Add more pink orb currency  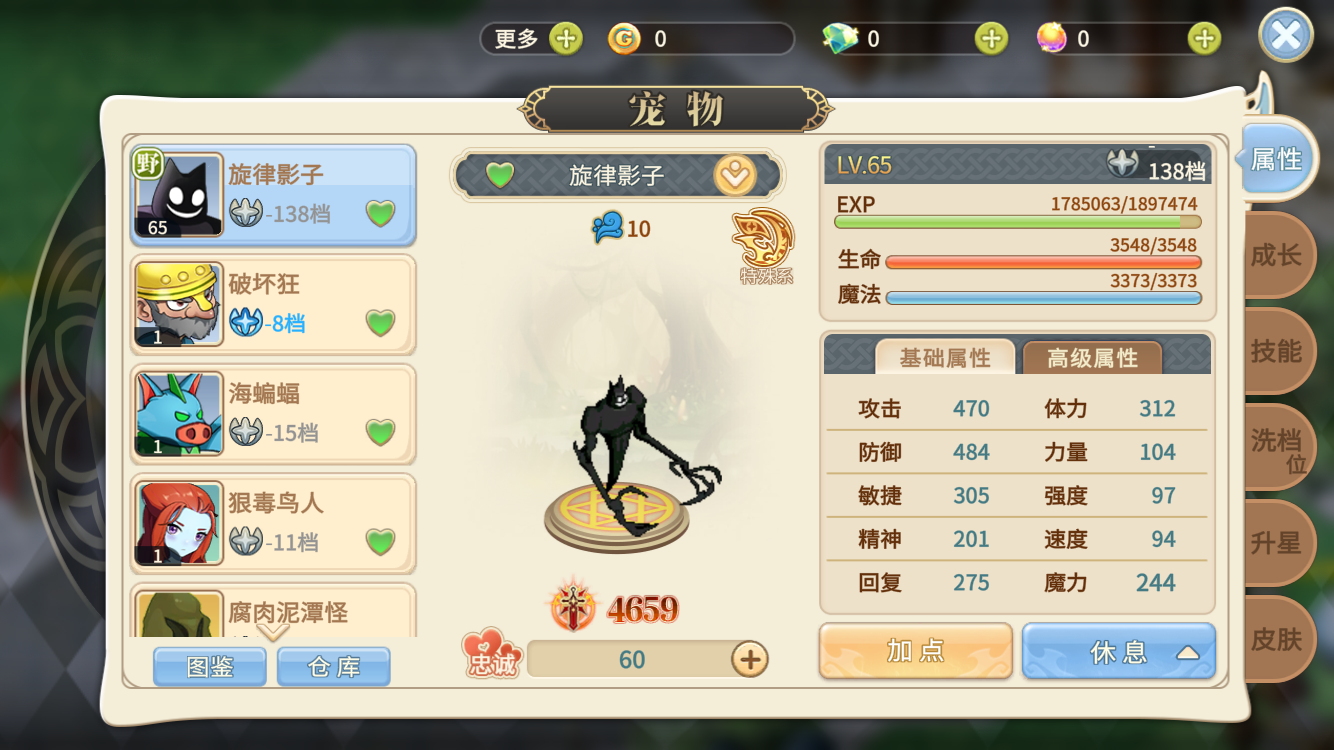tap(1204, 39)
